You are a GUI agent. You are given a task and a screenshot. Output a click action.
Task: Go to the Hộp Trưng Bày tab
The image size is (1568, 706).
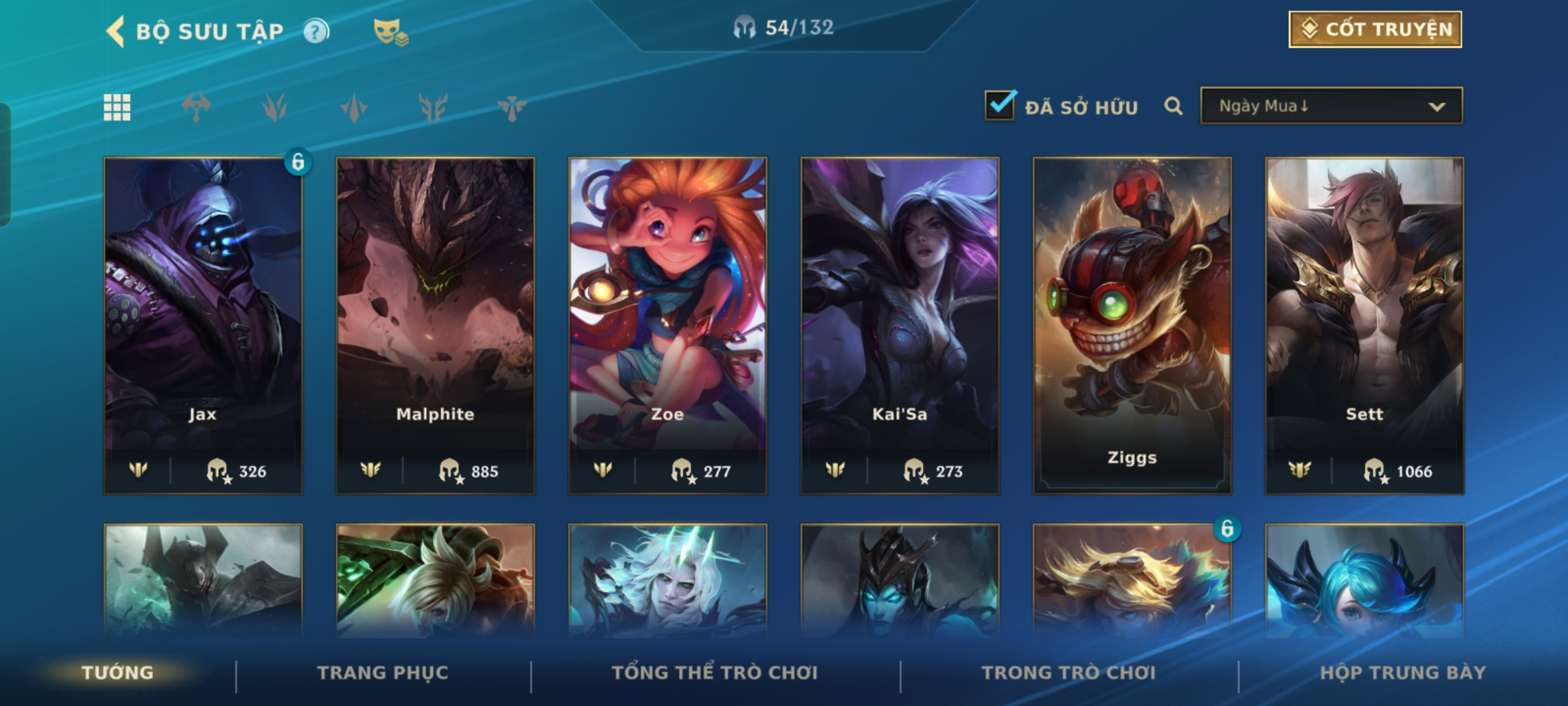(x=1403, y=673)
